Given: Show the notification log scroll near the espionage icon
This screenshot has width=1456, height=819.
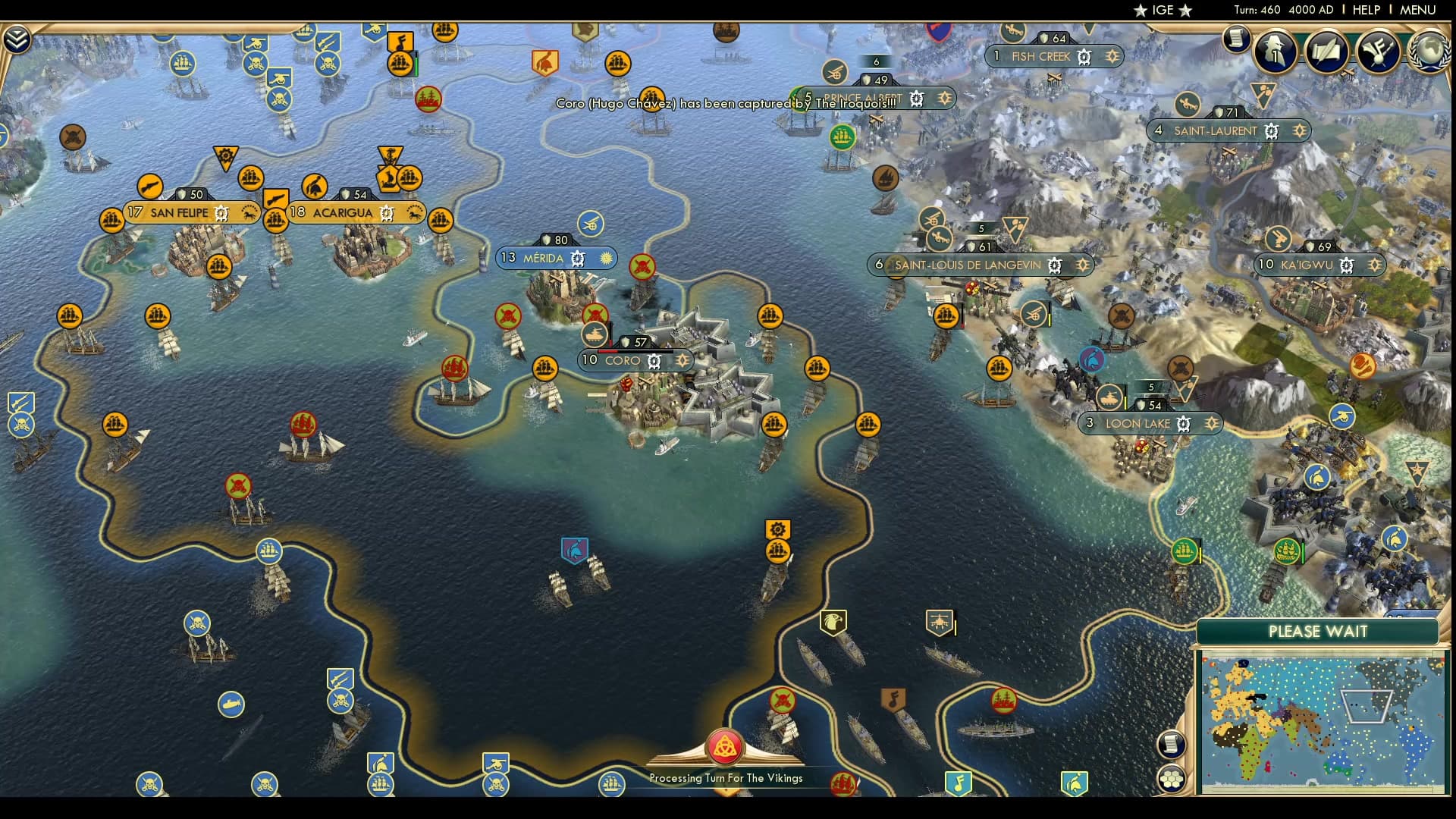Looking at the screenshot, I should pos(1236,38).
